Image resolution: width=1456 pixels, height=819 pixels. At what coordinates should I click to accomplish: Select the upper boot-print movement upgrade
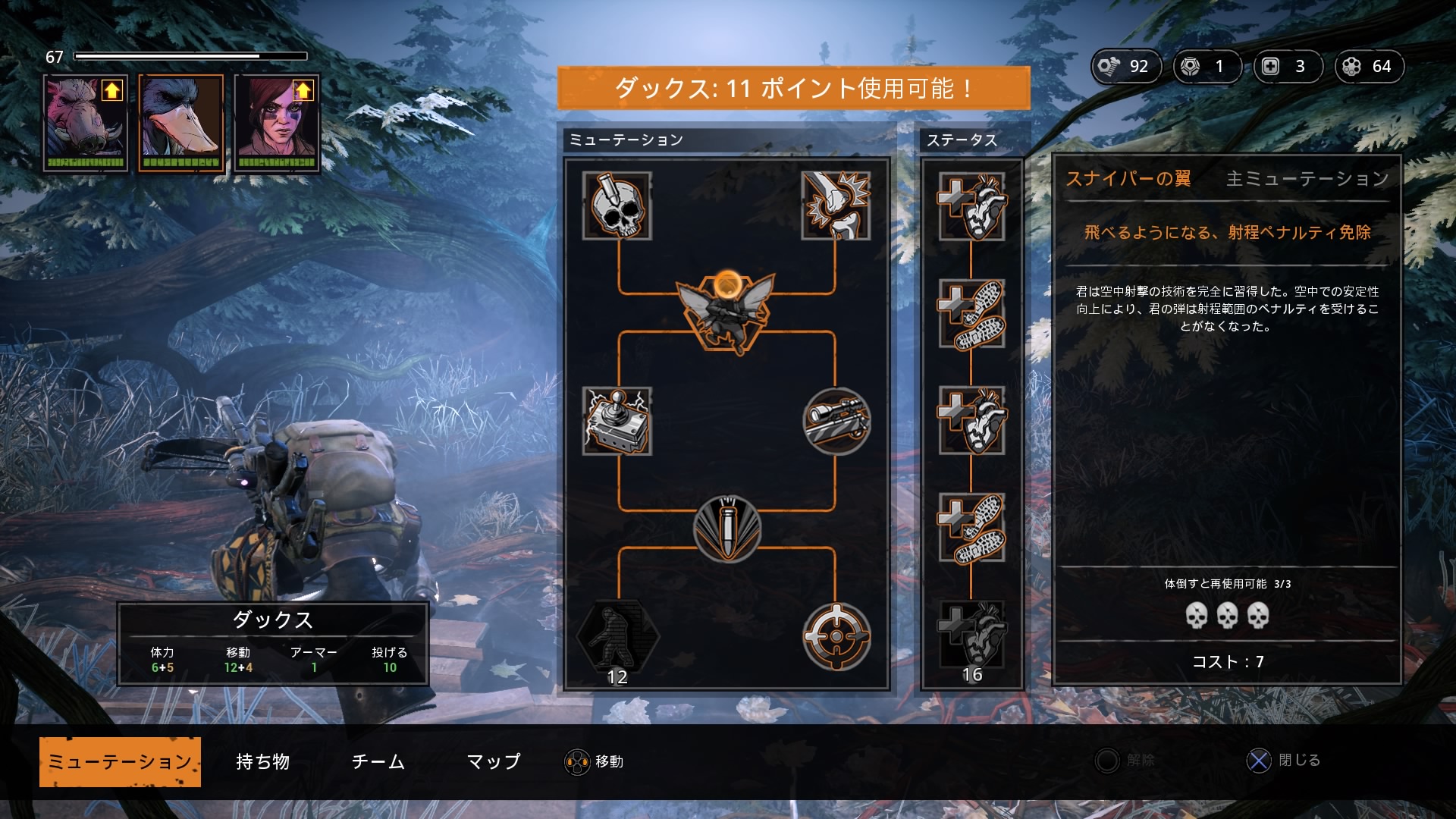coord(971,313)
